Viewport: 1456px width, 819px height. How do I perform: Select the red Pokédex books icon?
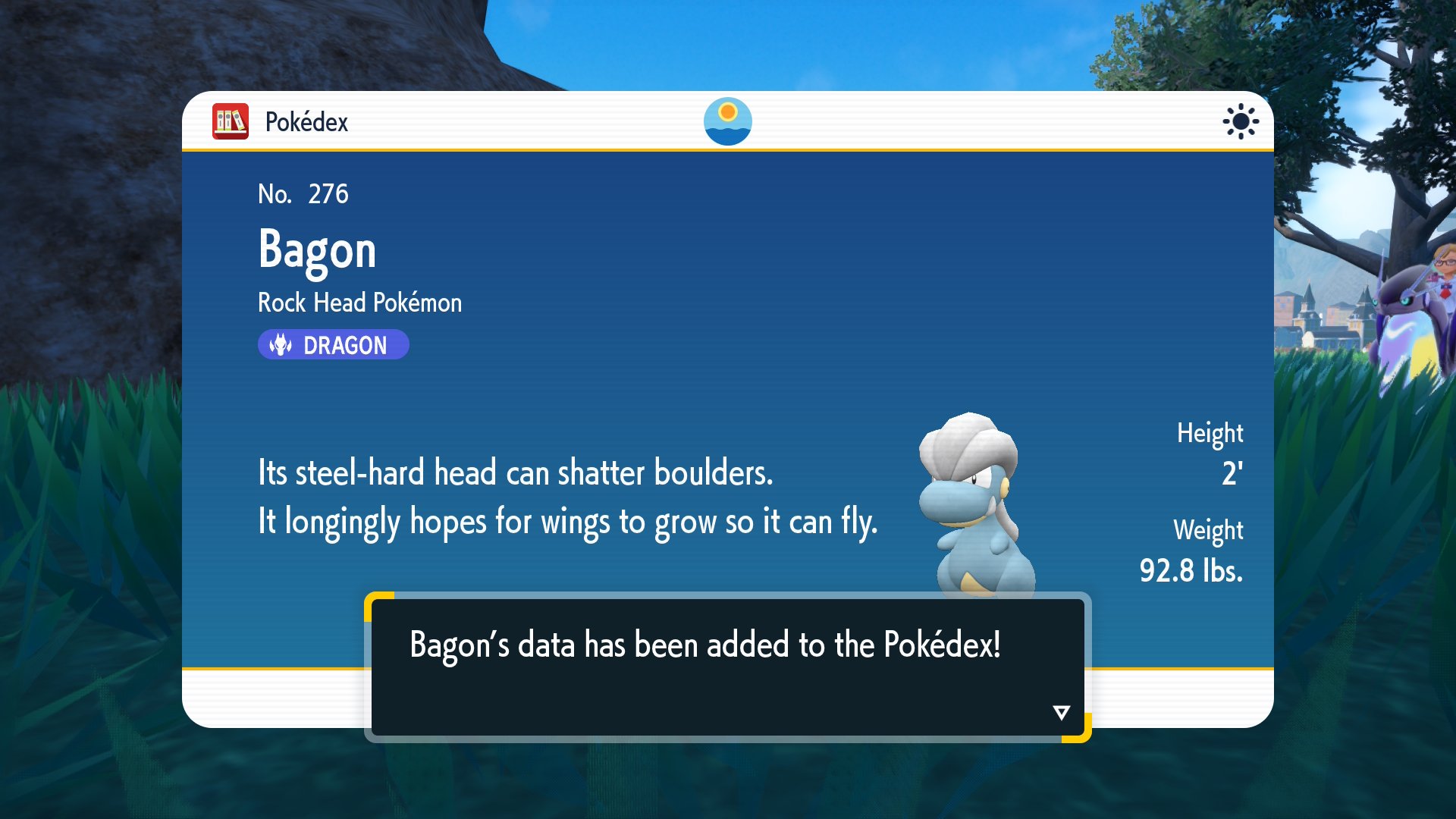tap(231, 121)
